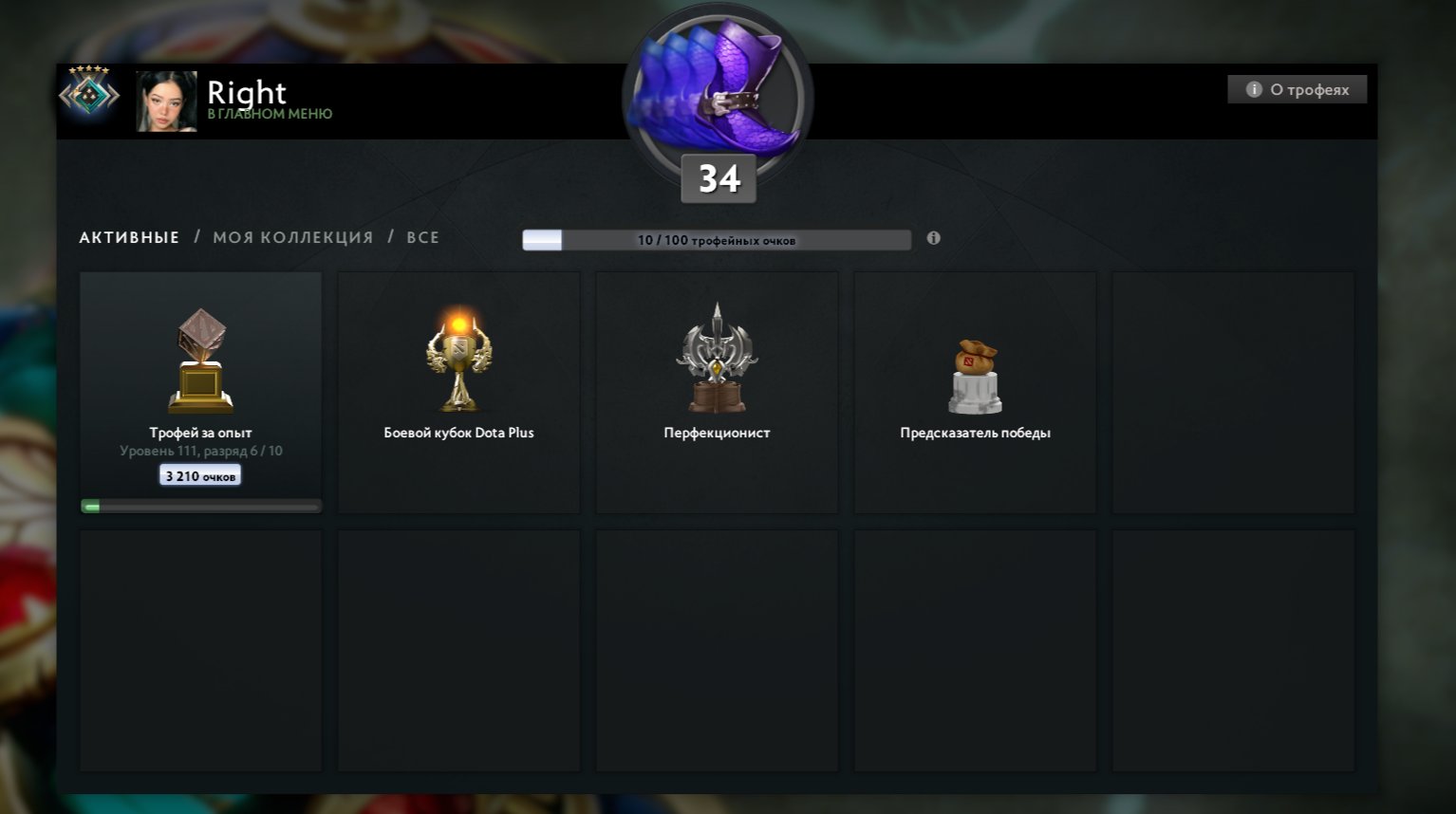The image size is (1456, 814).
Task: Click the Right player name
Action: [x=246, y=92]
